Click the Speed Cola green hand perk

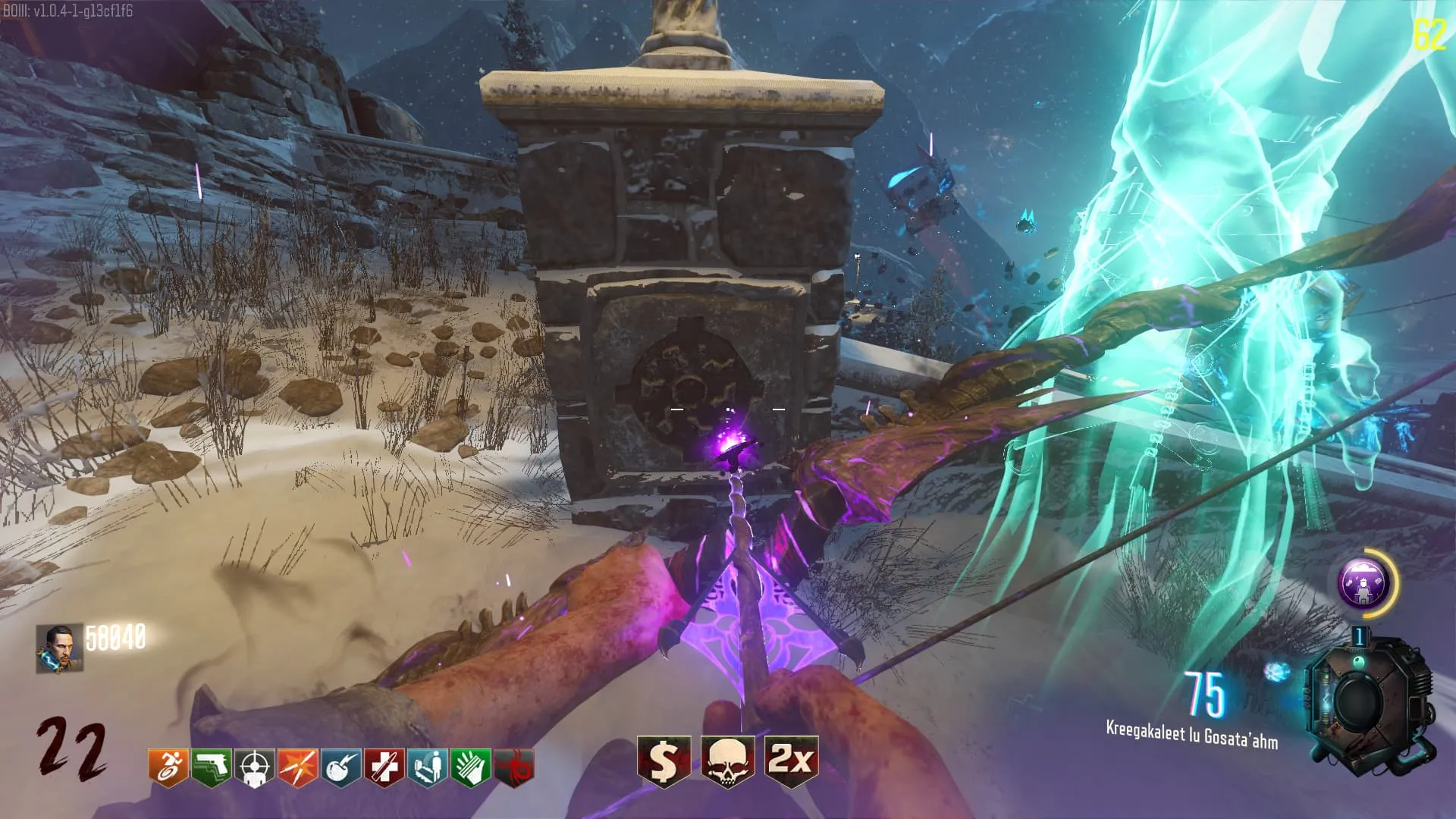(x=470, y=767)
